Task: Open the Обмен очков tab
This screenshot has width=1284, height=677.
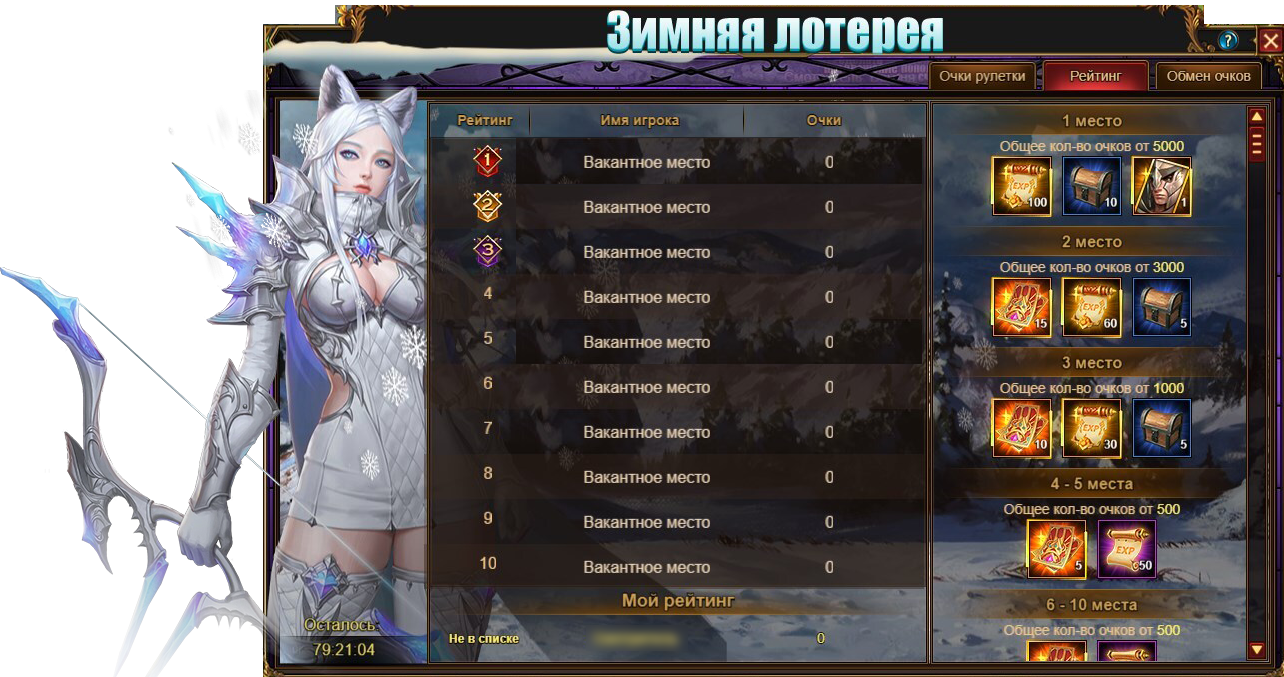Action: coord(1208,76)
